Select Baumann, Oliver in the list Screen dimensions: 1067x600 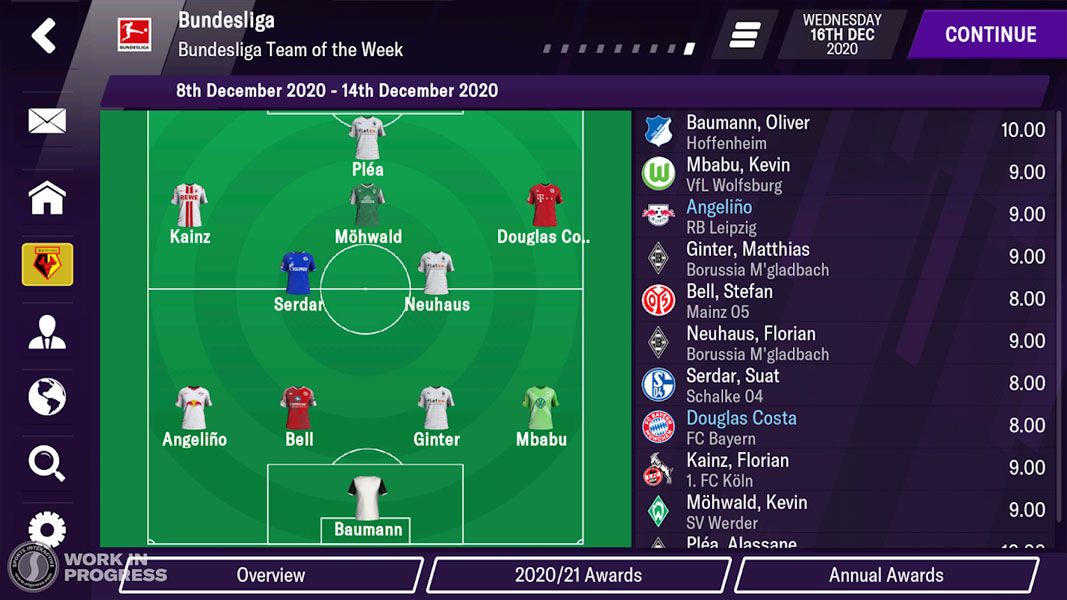pos(845,131)
